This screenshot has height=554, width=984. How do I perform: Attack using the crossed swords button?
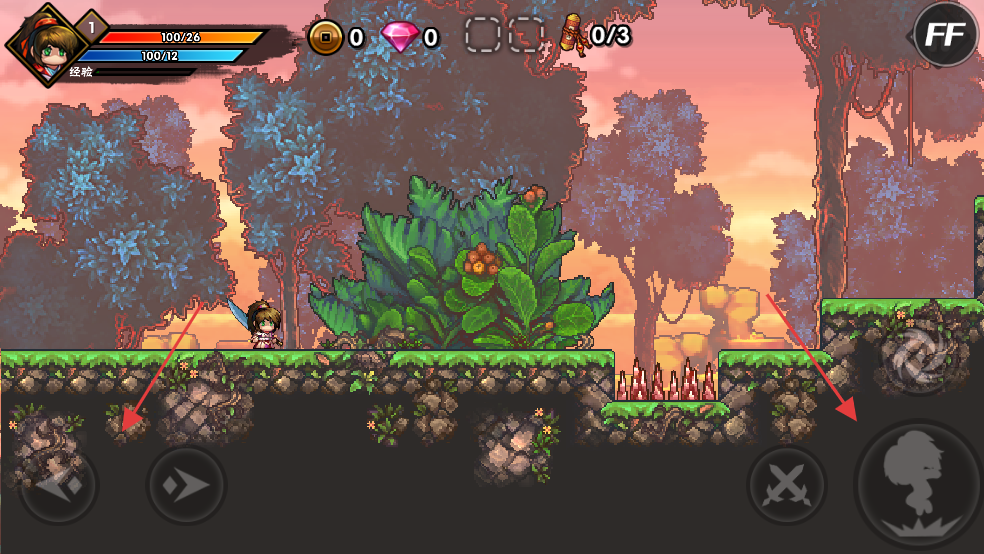pos(787,485)
